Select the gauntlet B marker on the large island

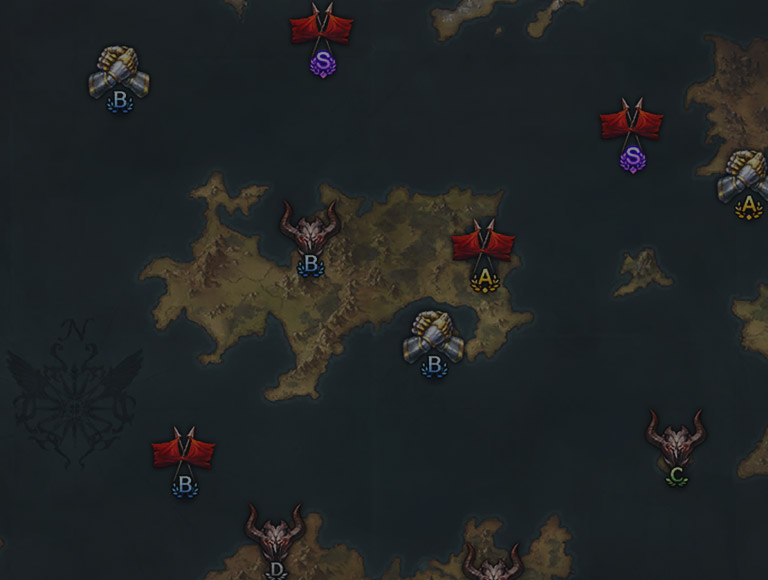(434, 340)
